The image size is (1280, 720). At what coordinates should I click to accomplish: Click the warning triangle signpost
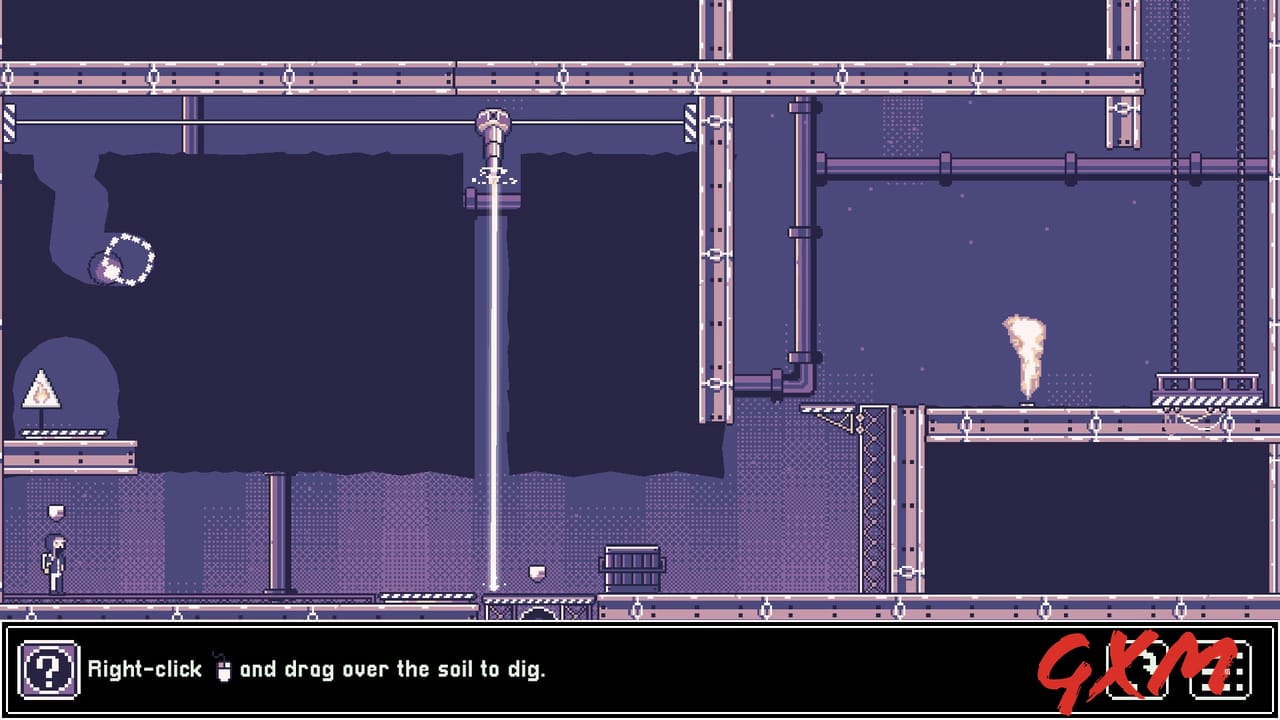coord(40,388)
